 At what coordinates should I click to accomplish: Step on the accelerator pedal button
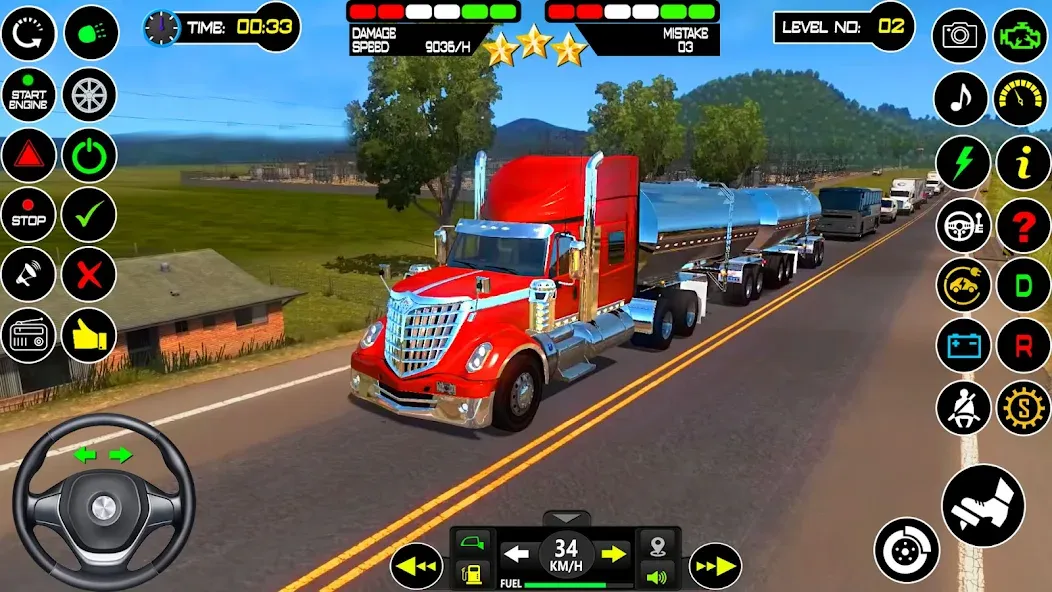coord(983,506)
